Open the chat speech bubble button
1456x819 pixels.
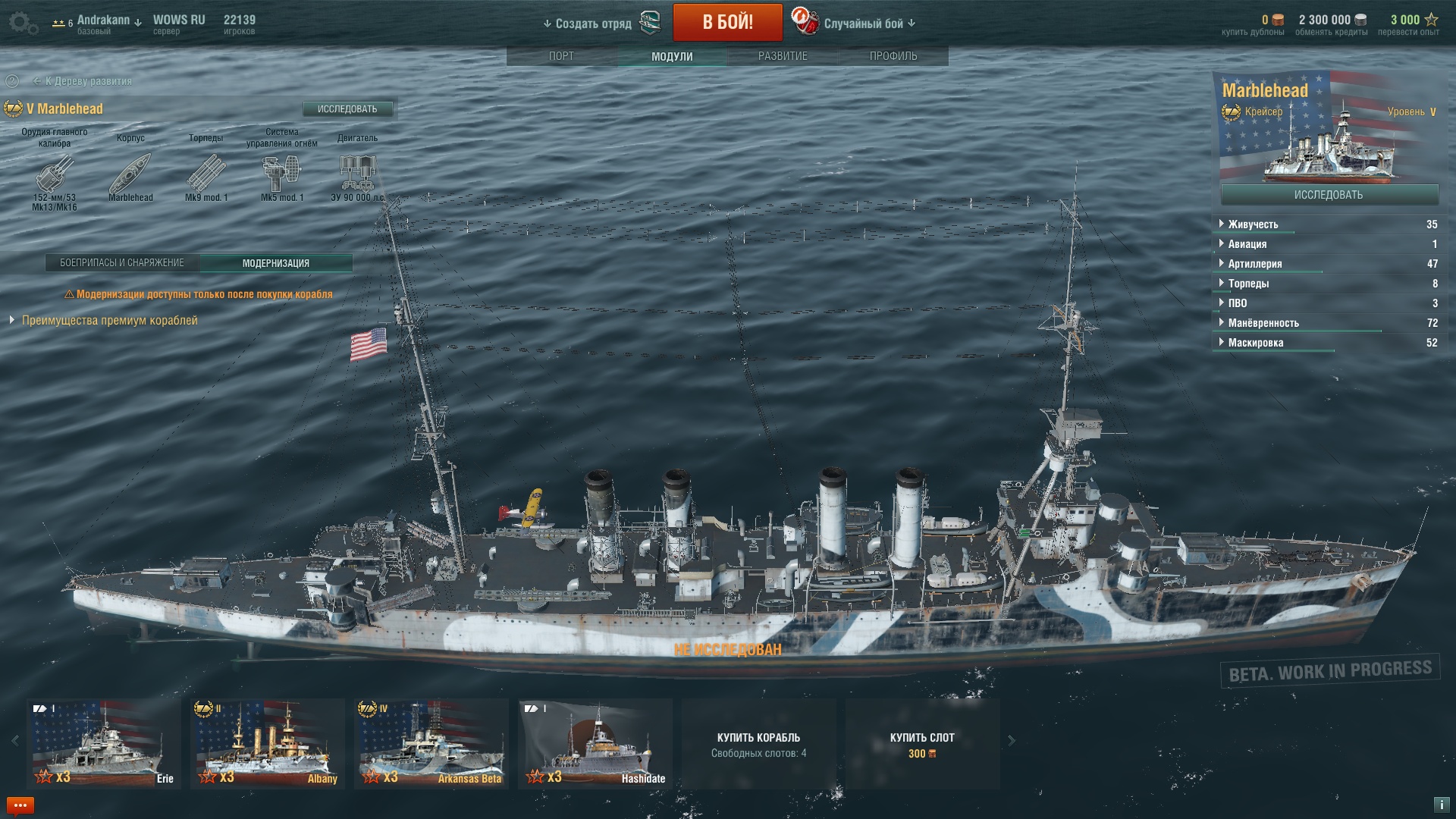[20, 805]
